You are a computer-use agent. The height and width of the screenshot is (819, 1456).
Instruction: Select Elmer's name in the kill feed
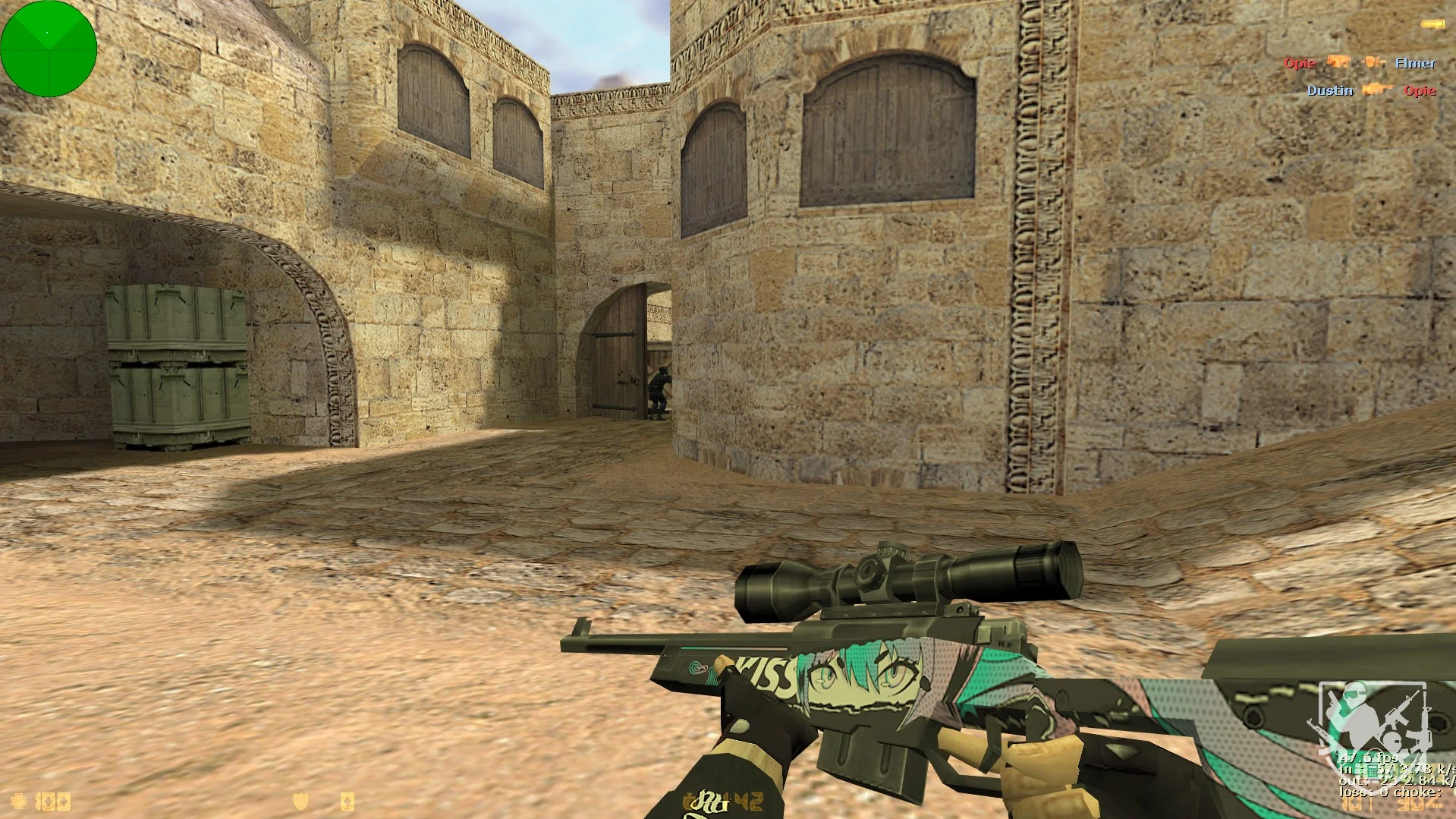[1415, 63]
